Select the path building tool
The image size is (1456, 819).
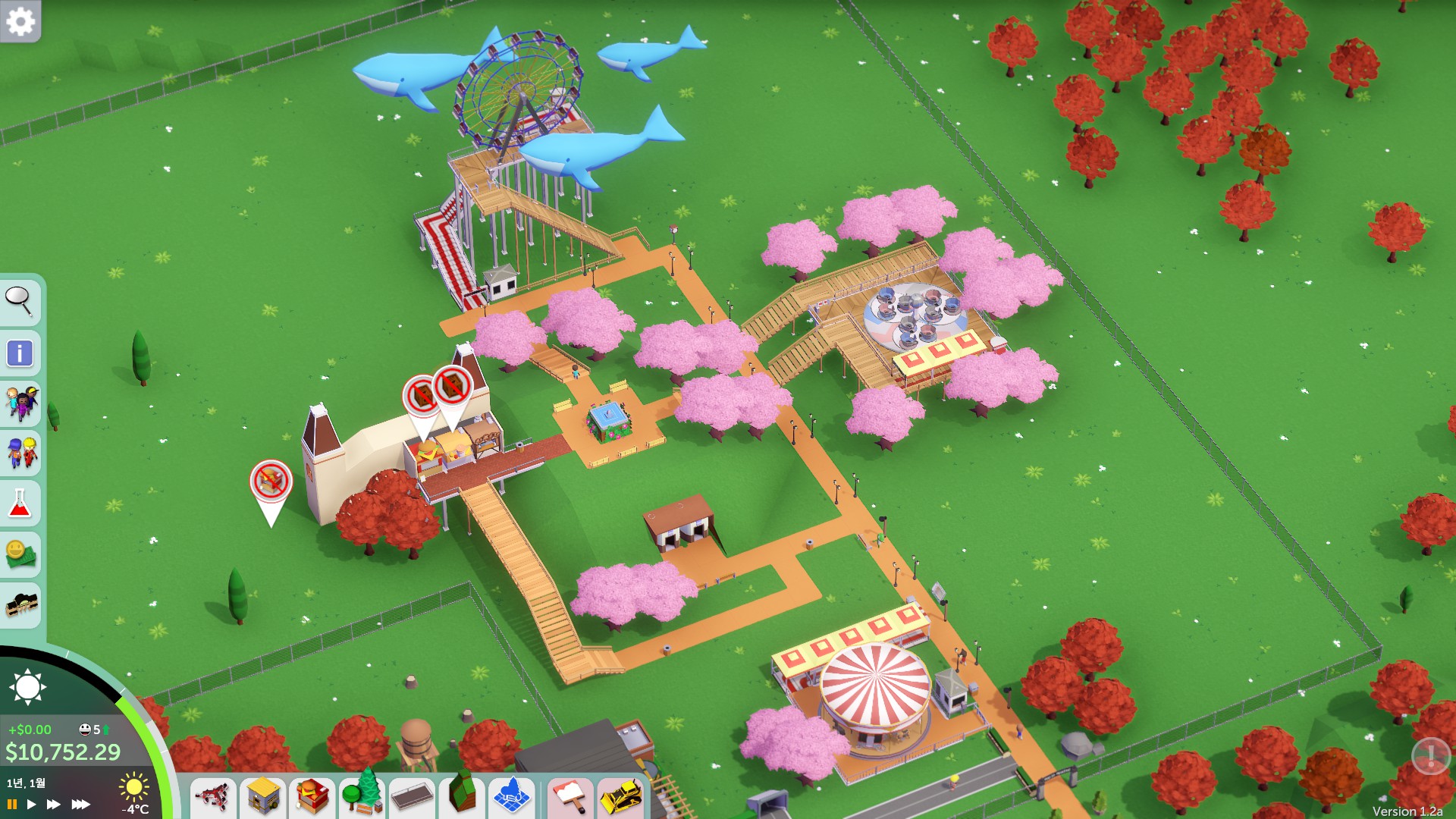pyautogui.click(x=413, y=798)
